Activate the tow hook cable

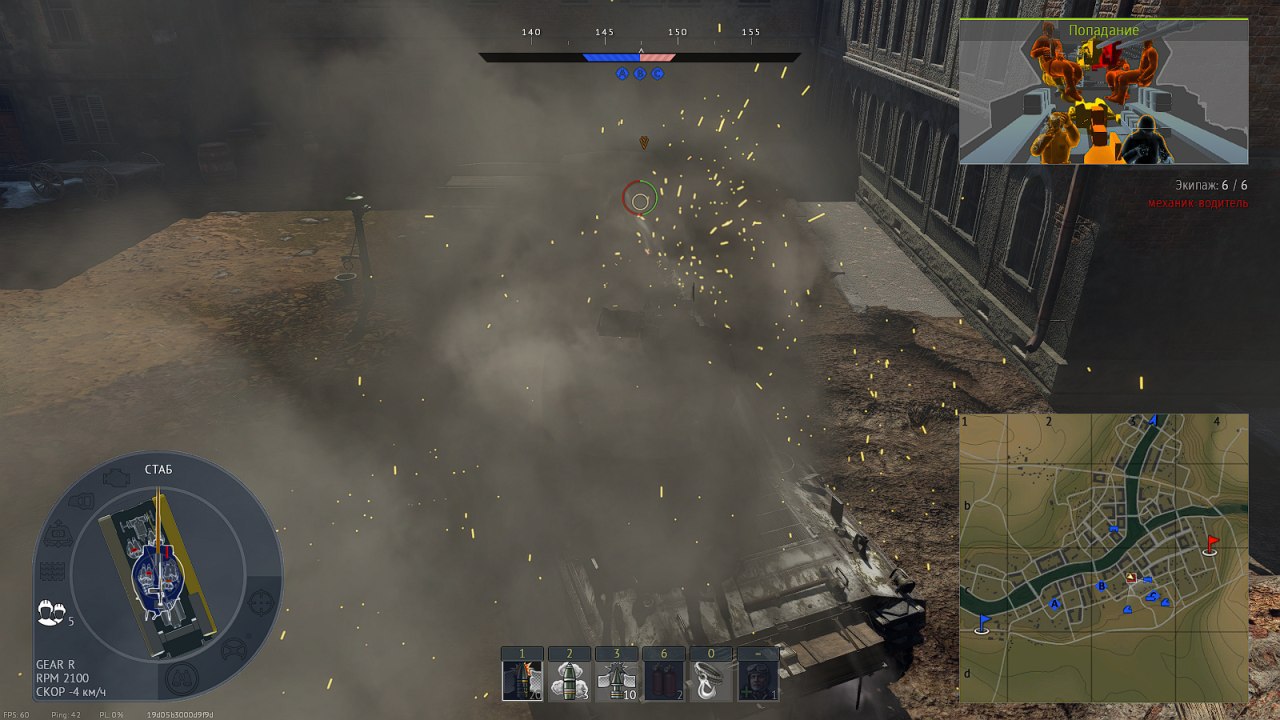[711, 680]
